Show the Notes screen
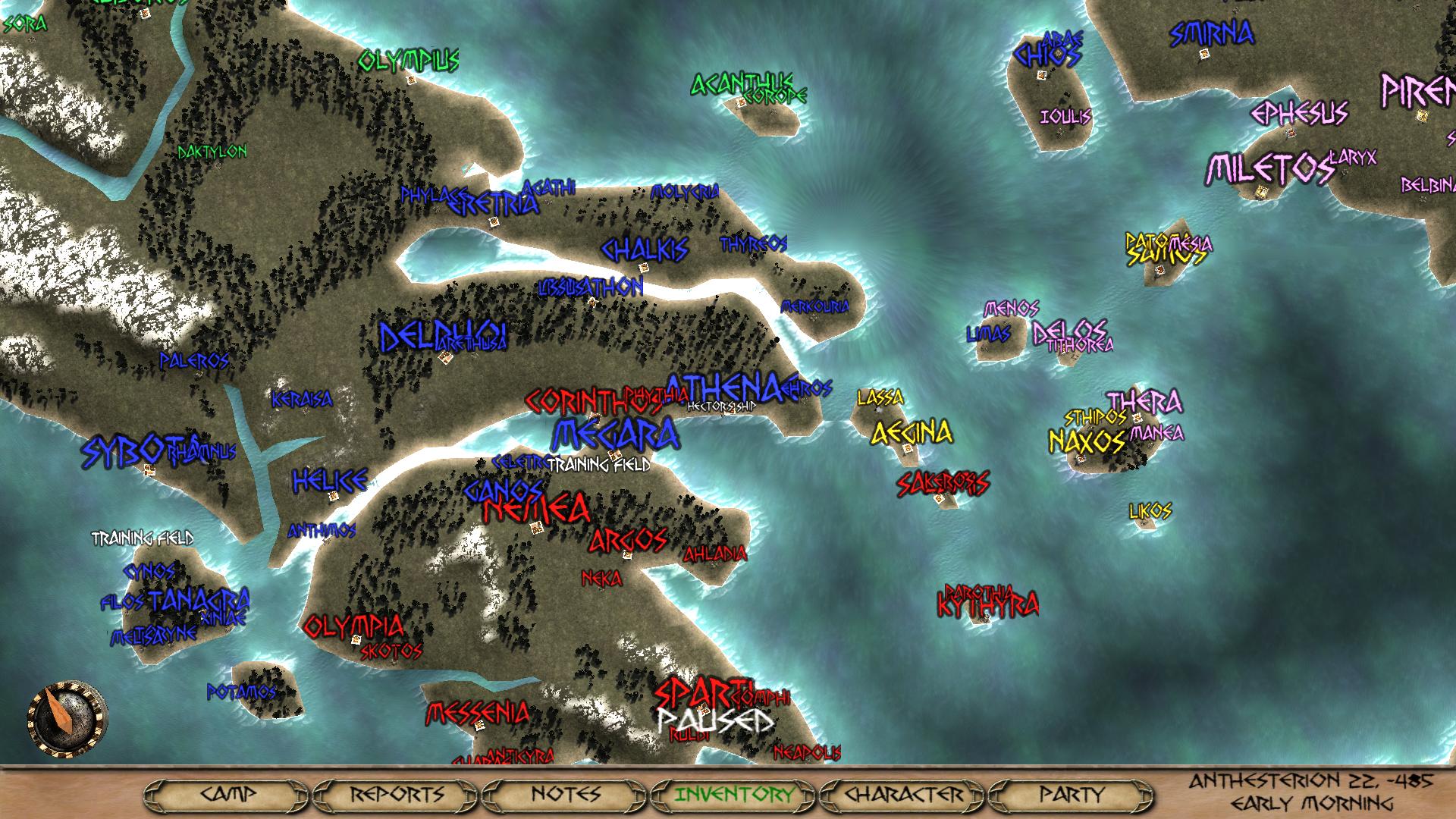 (566, 795)
